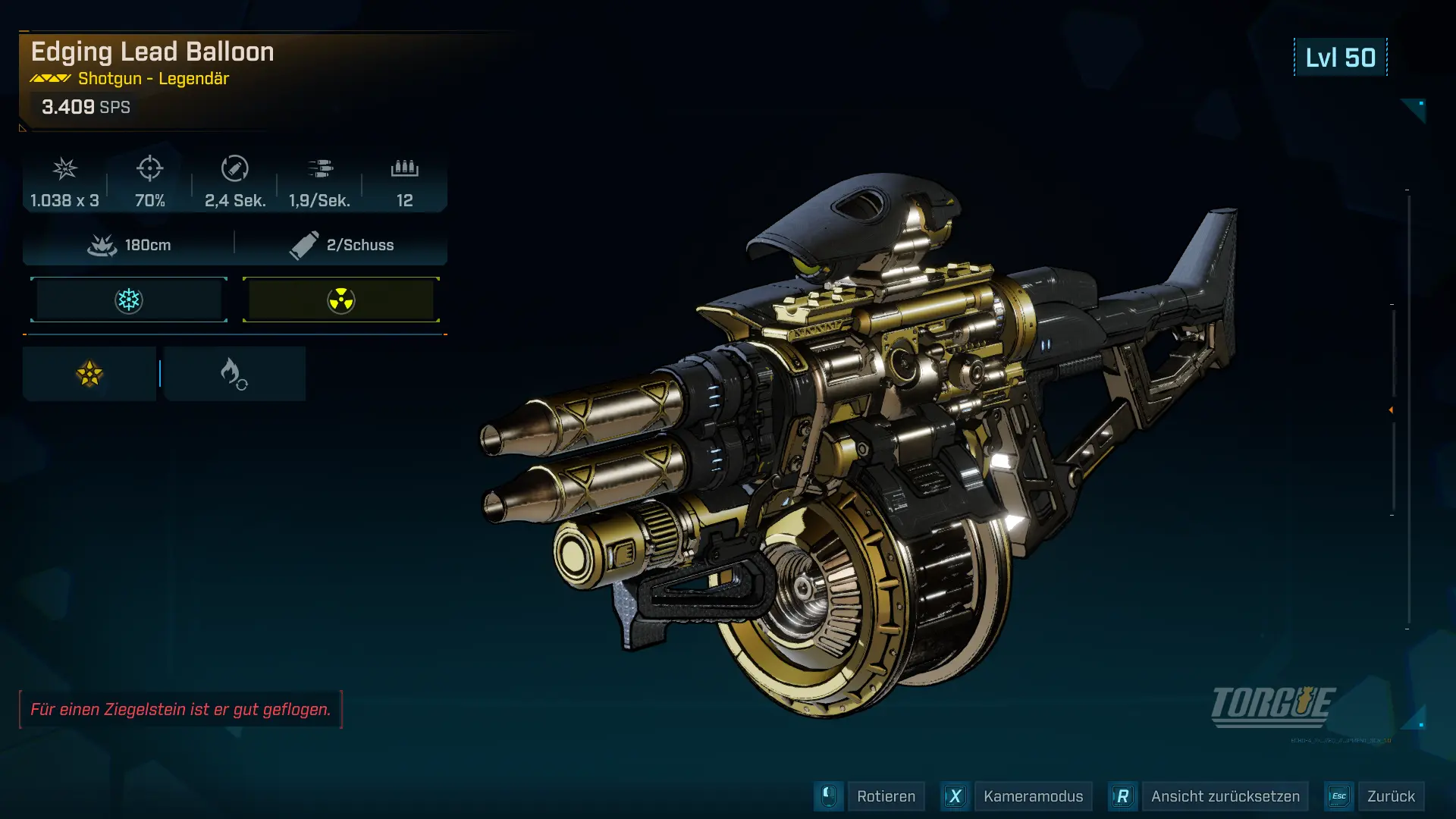Image resolution: width=1456 pixels, height=819 pixels.
Task: Show the flame reload perk icon
Action: tap(234, 374)
